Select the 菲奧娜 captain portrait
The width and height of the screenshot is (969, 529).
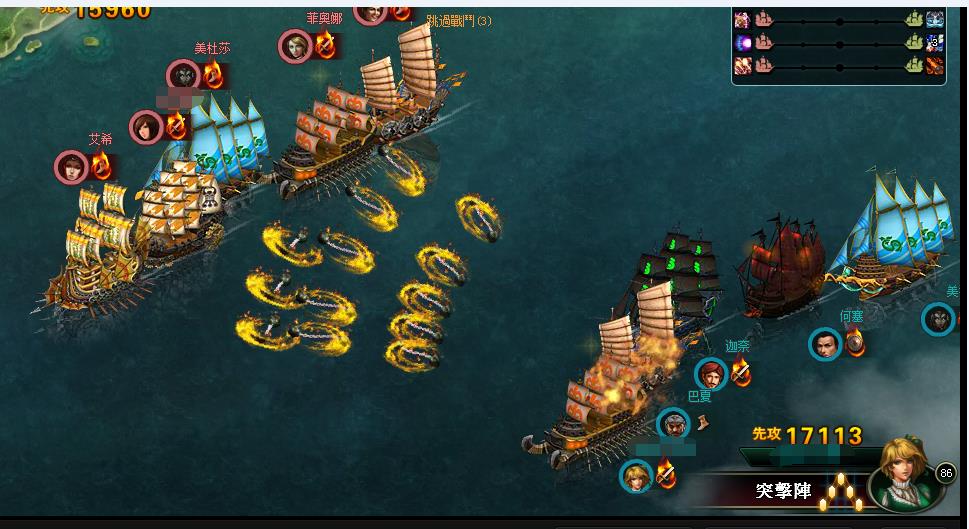pyautogui.click(x=295, y=46)
